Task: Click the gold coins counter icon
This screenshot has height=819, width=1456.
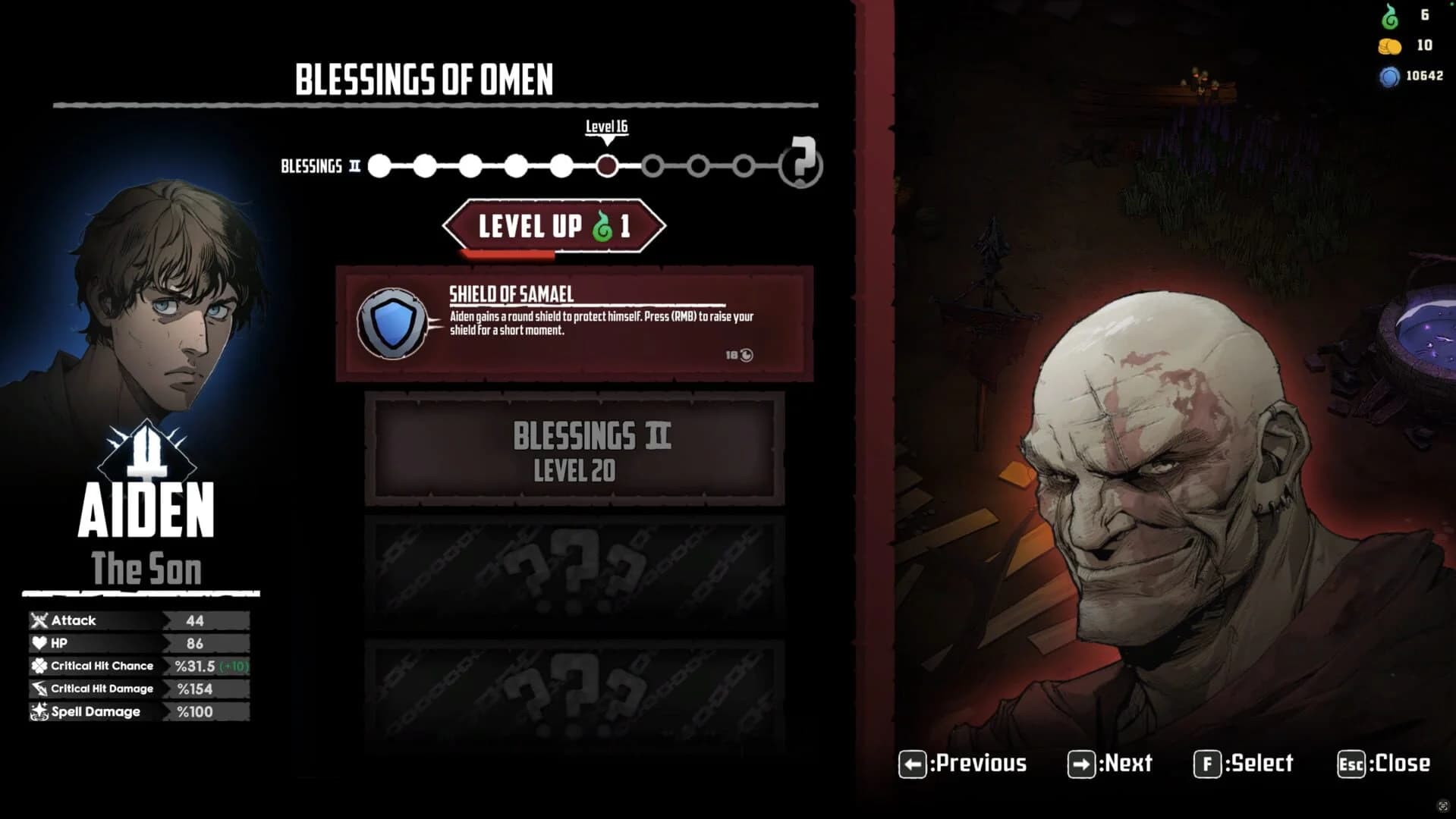Action: [1390, 45]
